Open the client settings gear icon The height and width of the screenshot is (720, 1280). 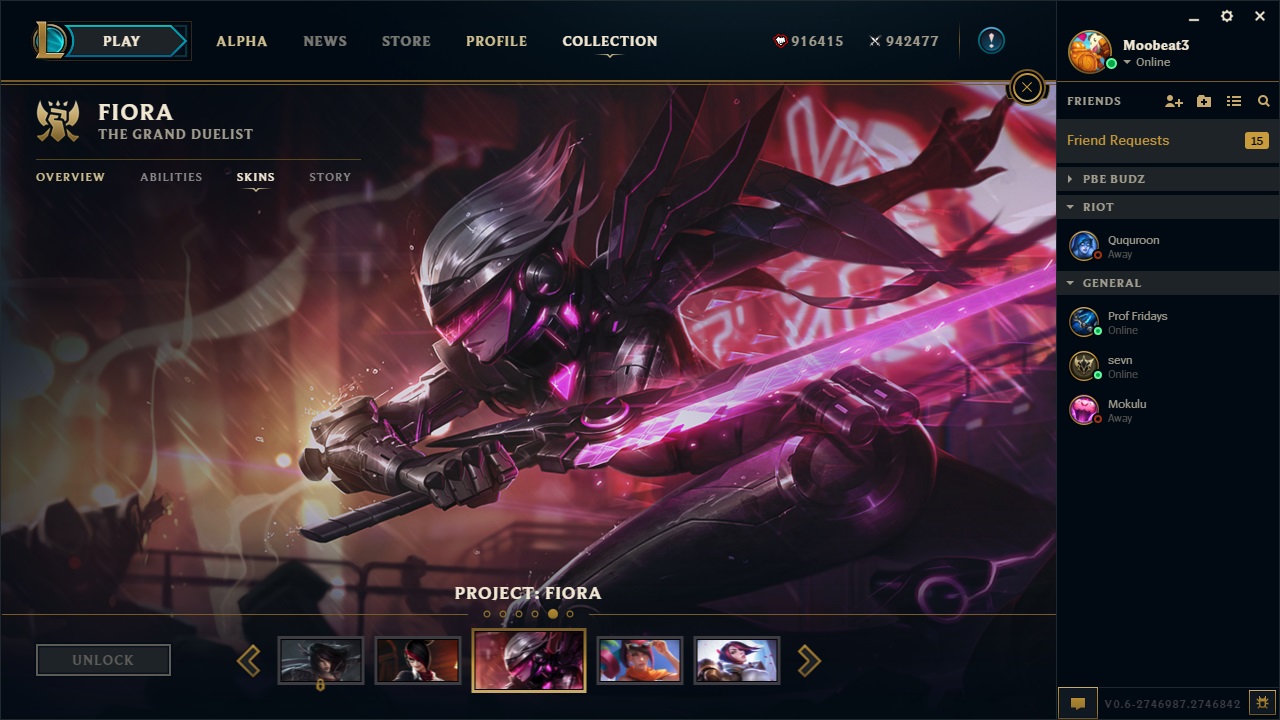pyautogui.click(x=1226, y=16)
